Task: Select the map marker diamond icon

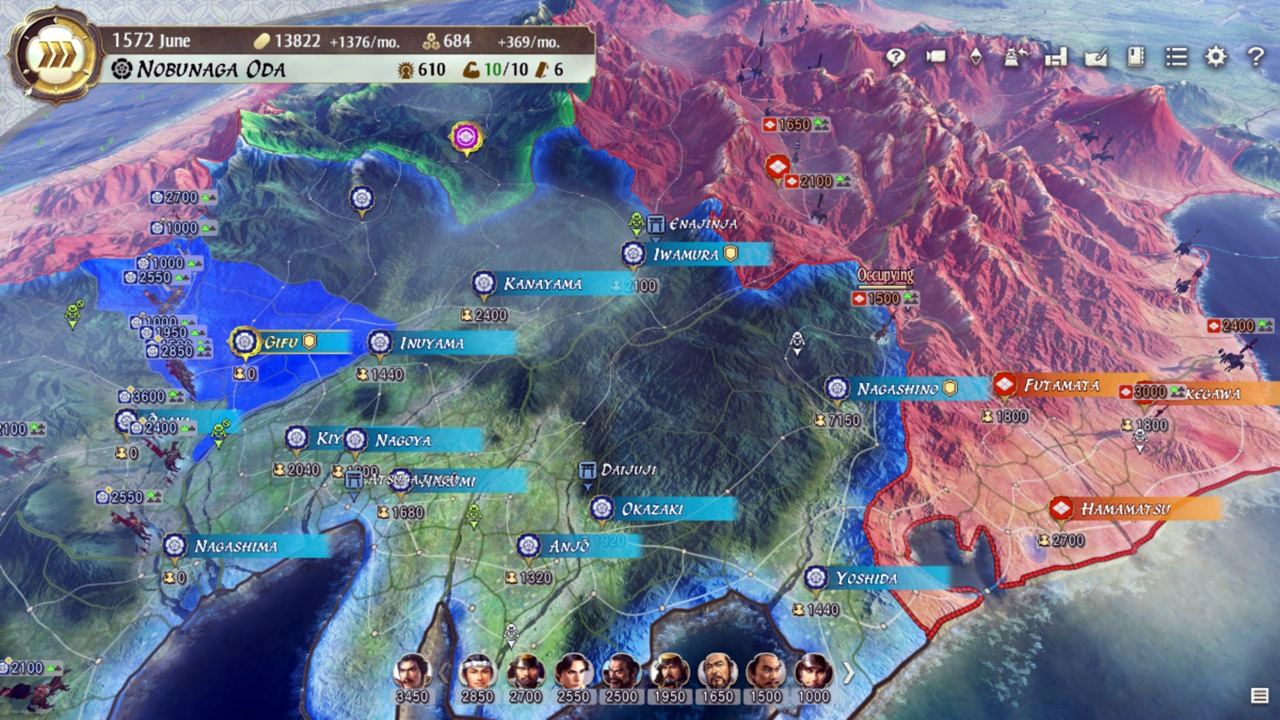Action: (976, 58)
